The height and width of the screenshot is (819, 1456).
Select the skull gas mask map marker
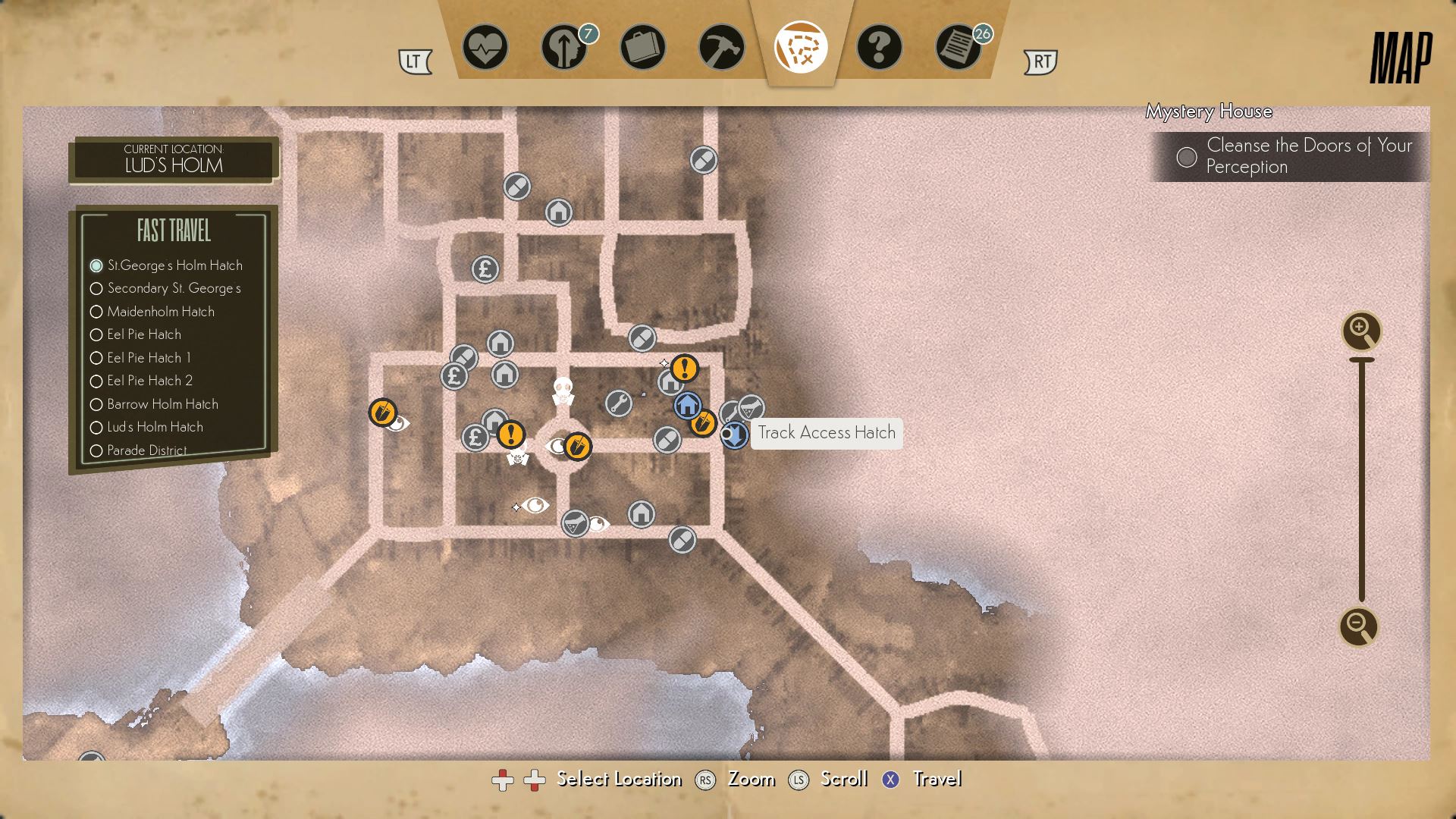(x=562, y=390)
